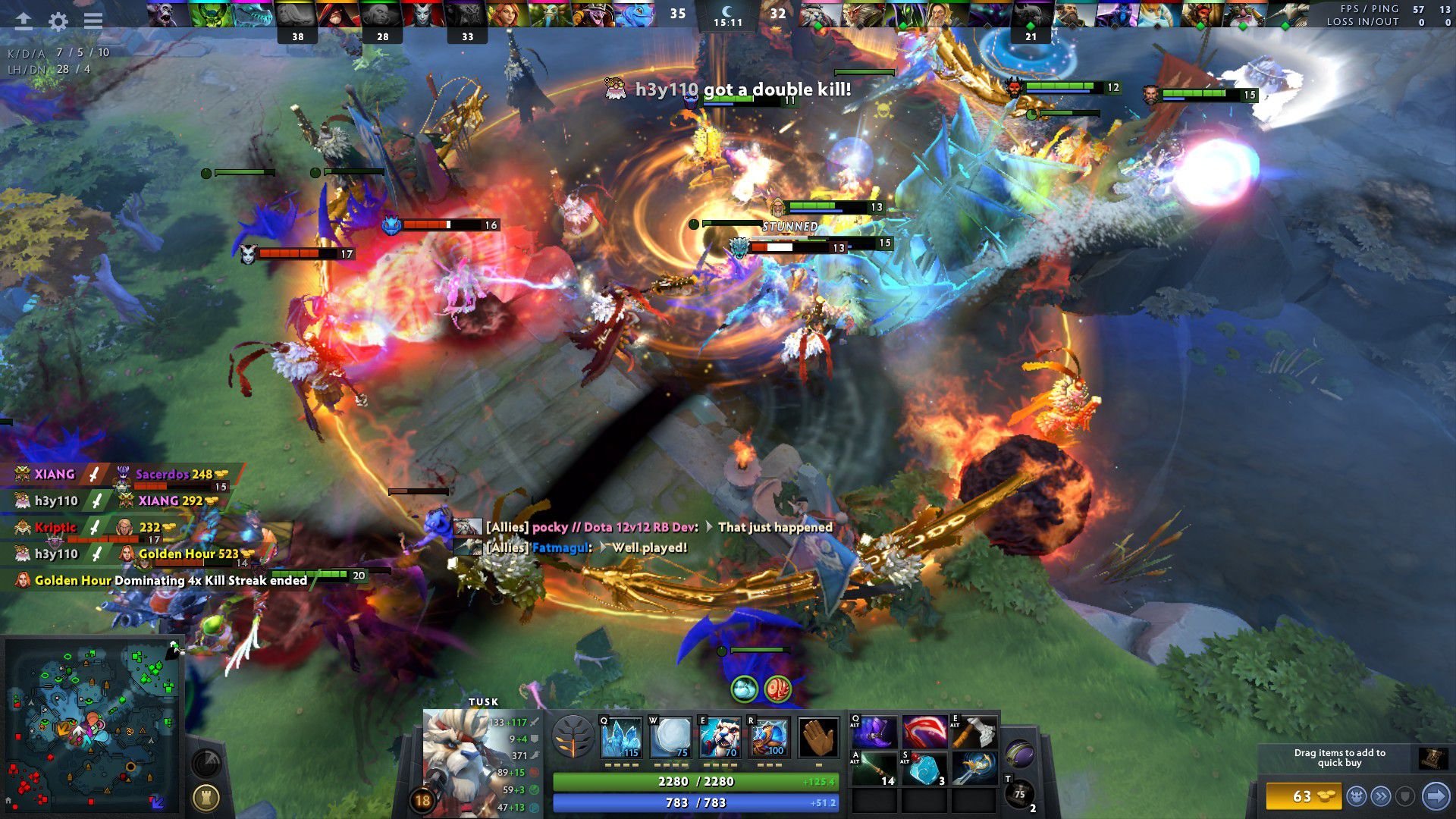Select the blue-gold scepter item
Image resolution: width=1456 pixels, height=819 pixels.
click(x=974, y=768)
